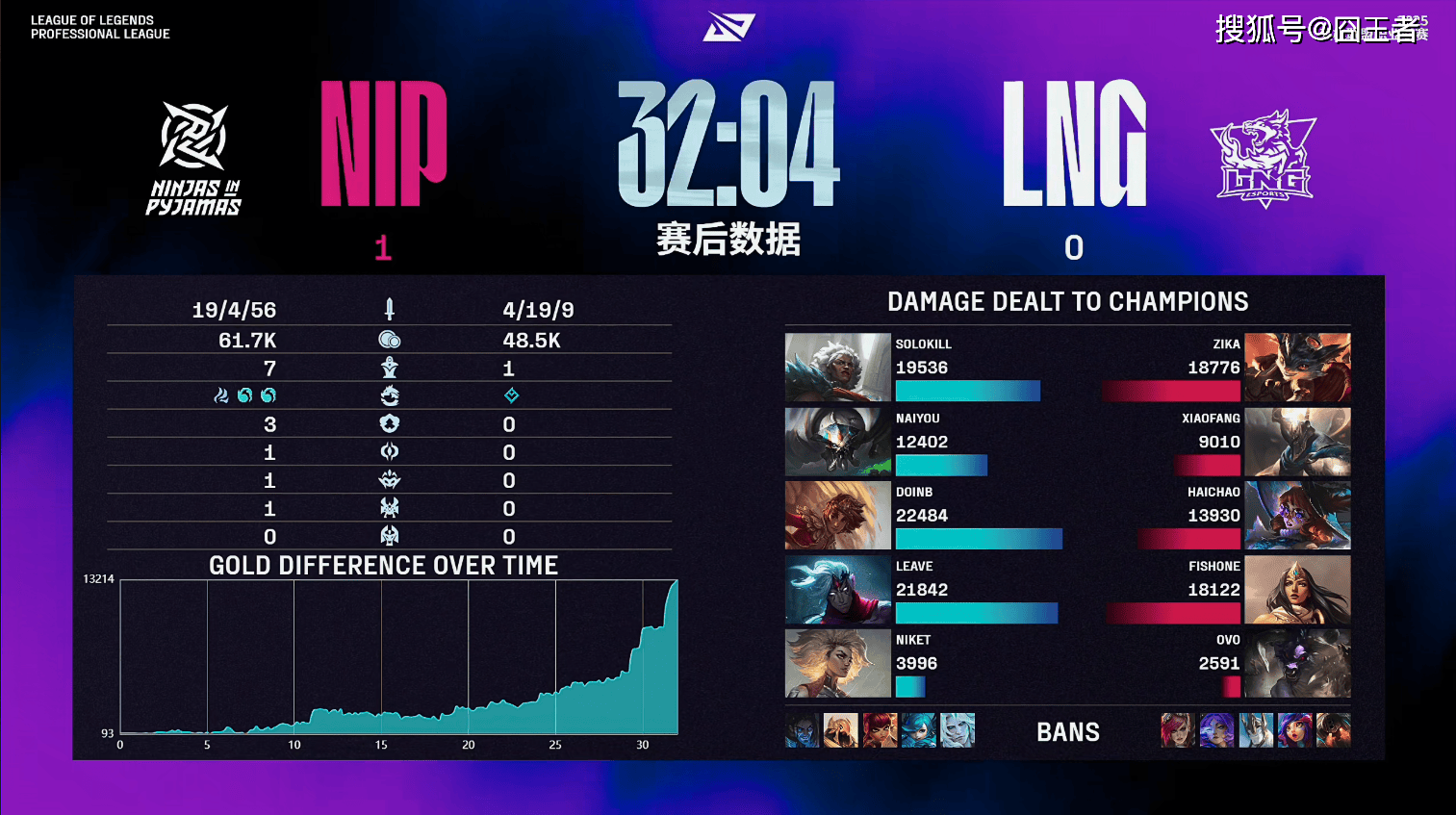Click the LNG Esports team logo
The width and height of the screenshot is (1456, 815).
coord(1264,159)
